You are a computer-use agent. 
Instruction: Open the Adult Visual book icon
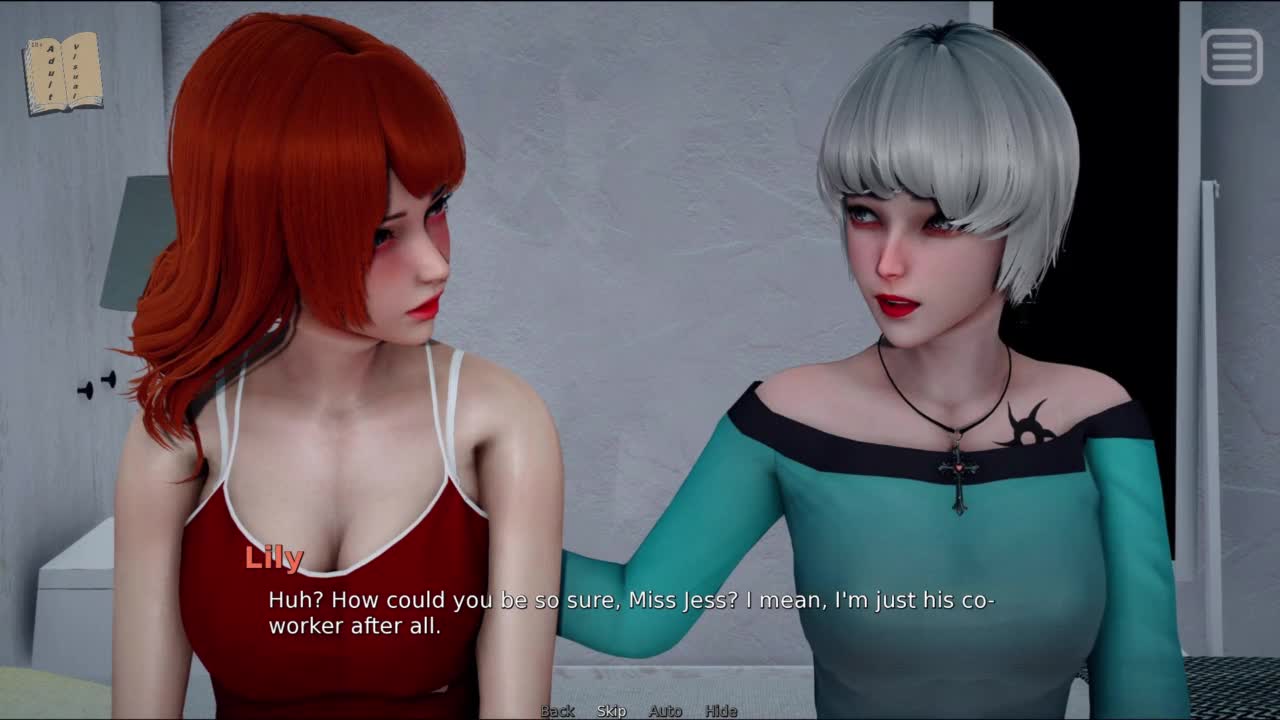tap(62, 73)
